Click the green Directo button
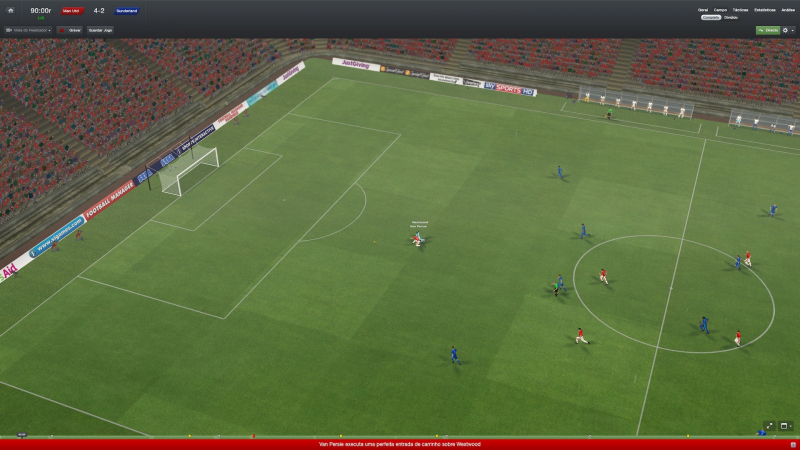 [x=768, y=30]
